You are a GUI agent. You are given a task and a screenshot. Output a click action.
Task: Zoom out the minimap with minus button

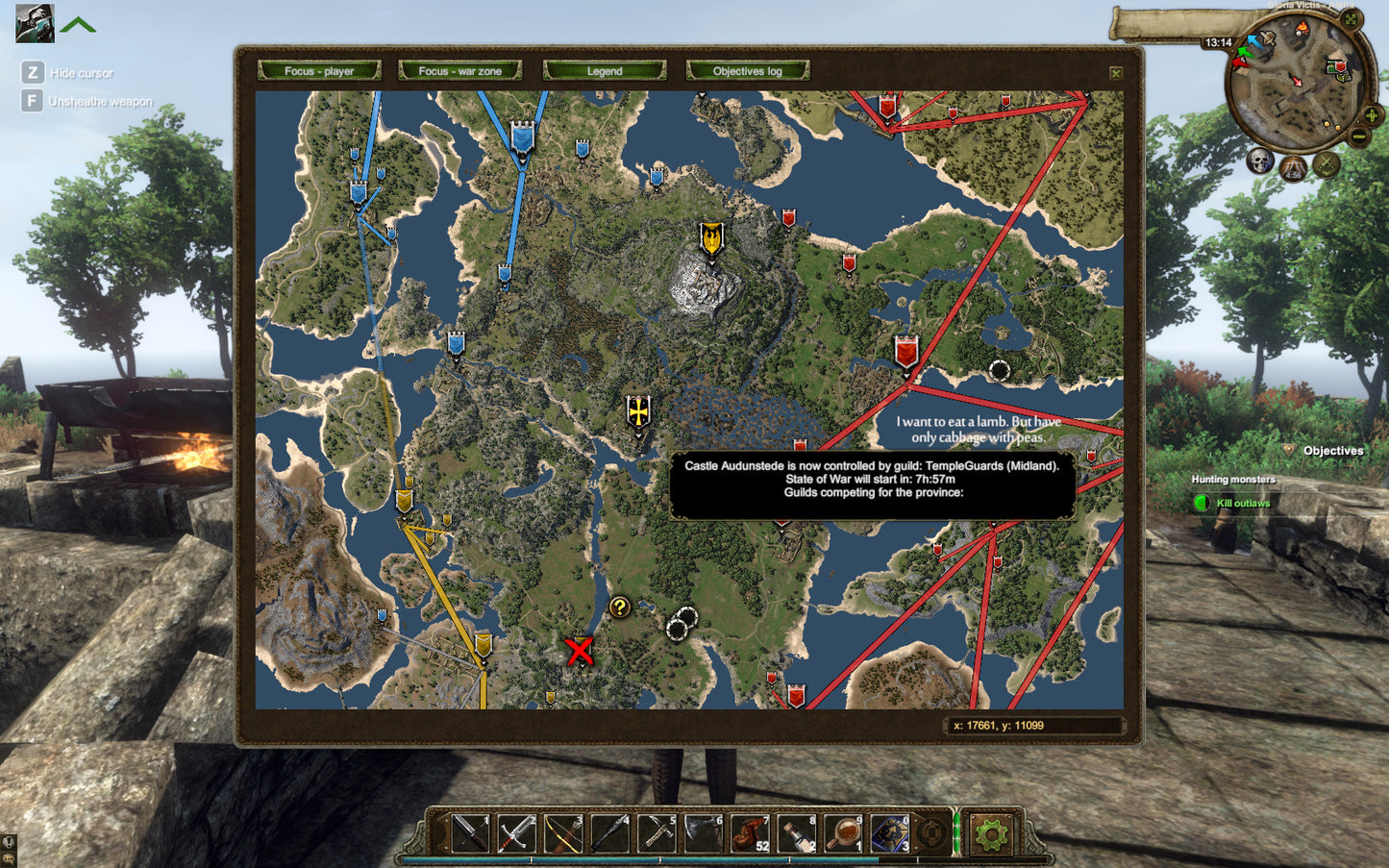coord(1358,136)
